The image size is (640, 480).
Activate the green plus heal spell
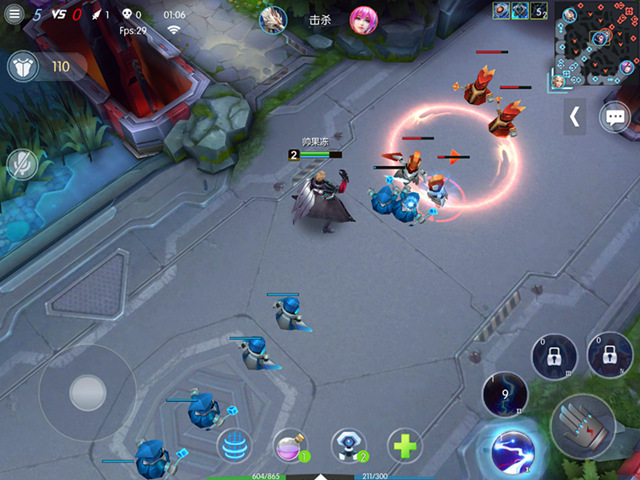[x=405, y=446]
